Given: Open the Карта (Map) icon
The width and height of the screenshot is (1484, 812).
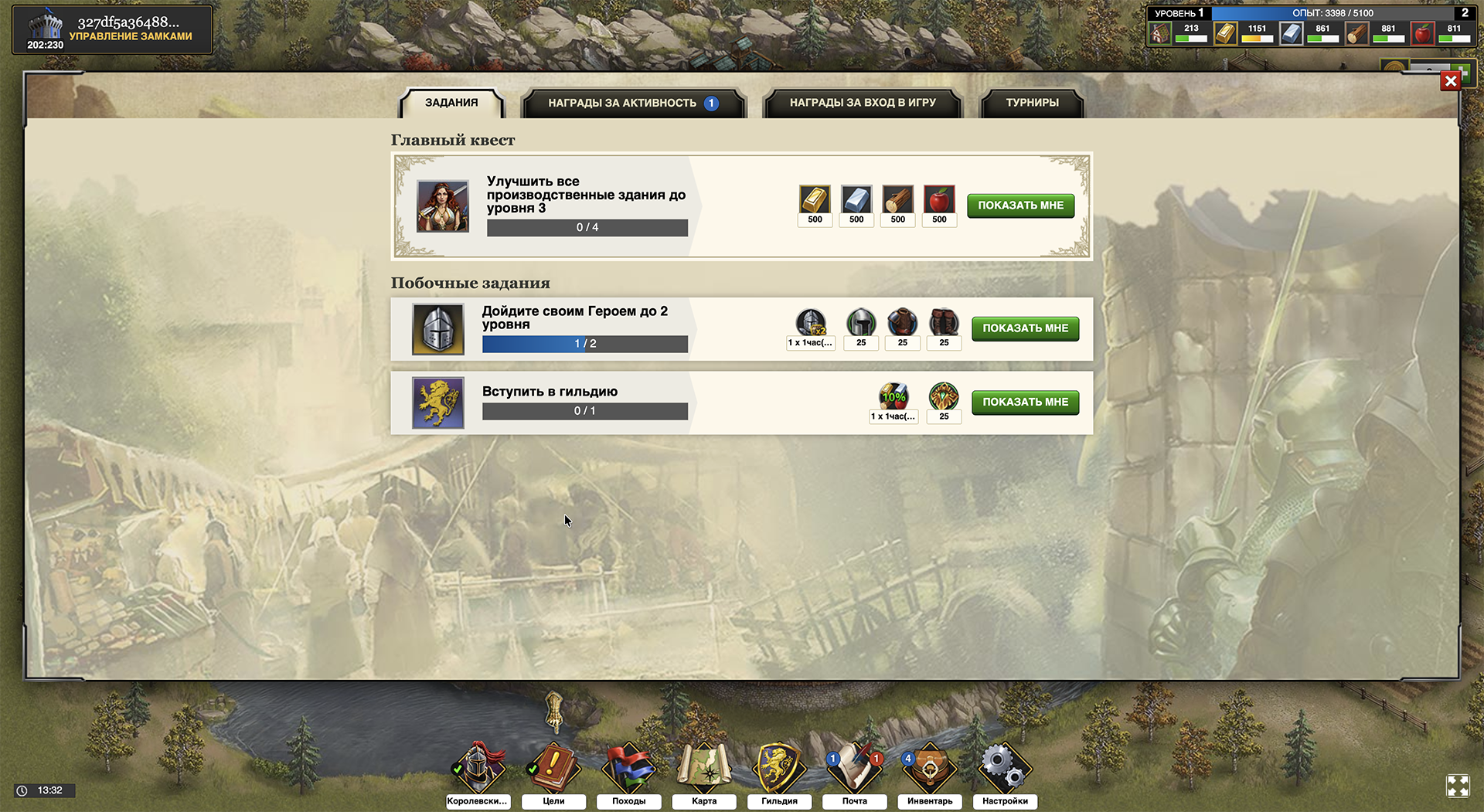Looking at the screenshot, I should tap(703, 765).
